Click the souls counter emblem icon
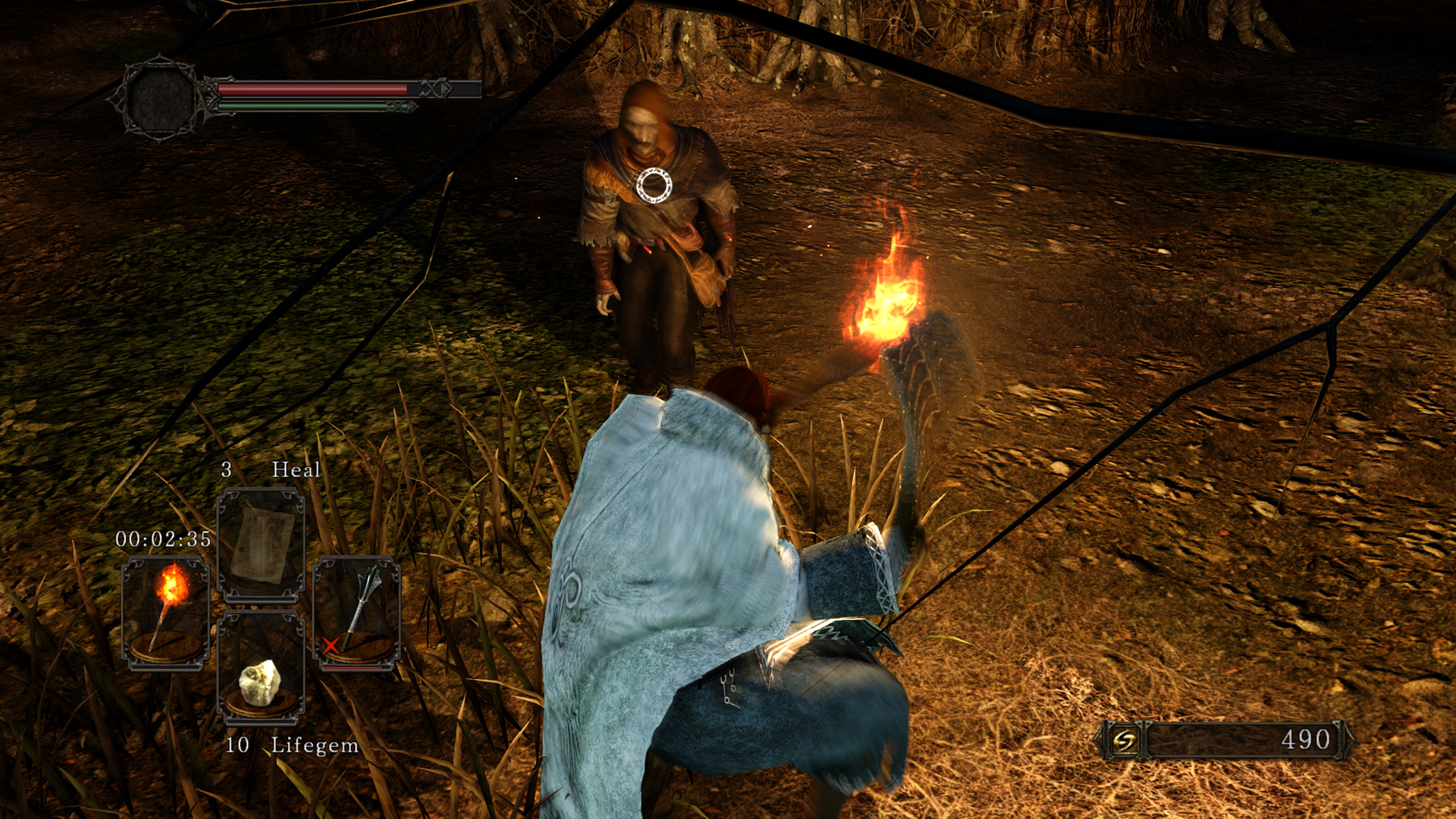The width and height of the screenshot is (1456, 819). tap(1125, 740)
